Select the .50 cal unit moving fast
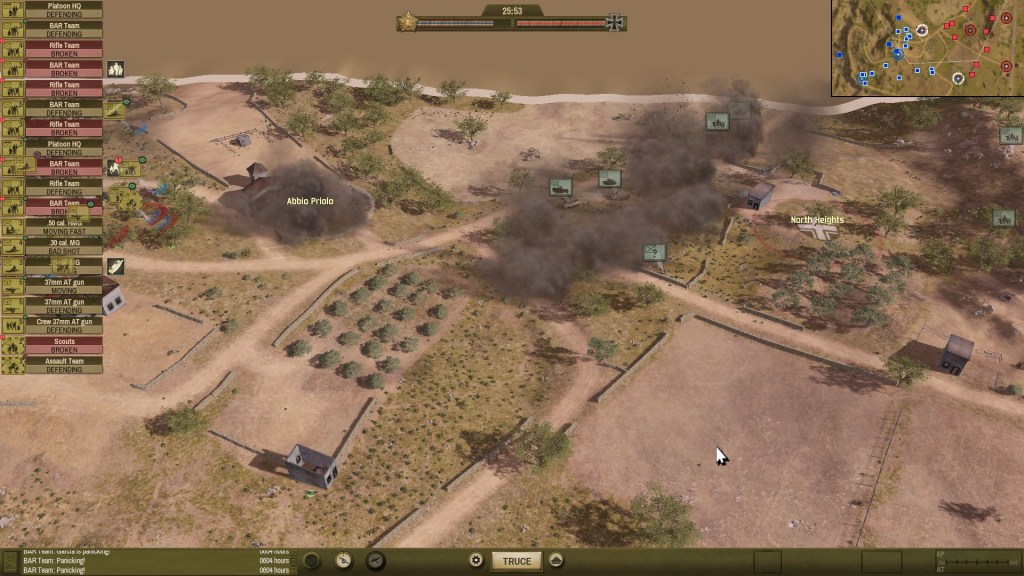 click(64, 226)
